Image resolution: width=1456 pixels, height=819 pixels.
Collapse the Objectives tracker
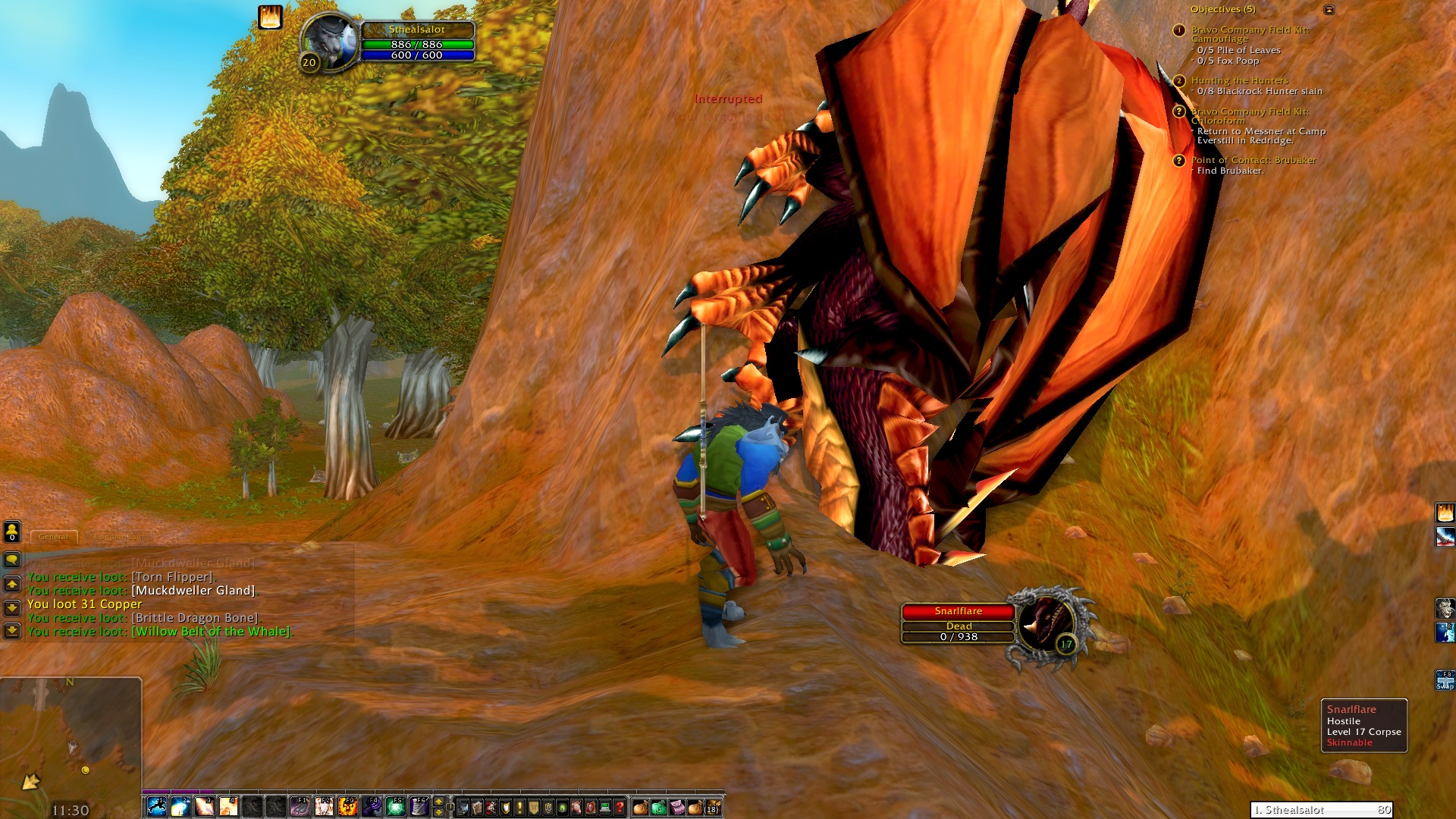pyautogui.click(x=1329, y=10)
